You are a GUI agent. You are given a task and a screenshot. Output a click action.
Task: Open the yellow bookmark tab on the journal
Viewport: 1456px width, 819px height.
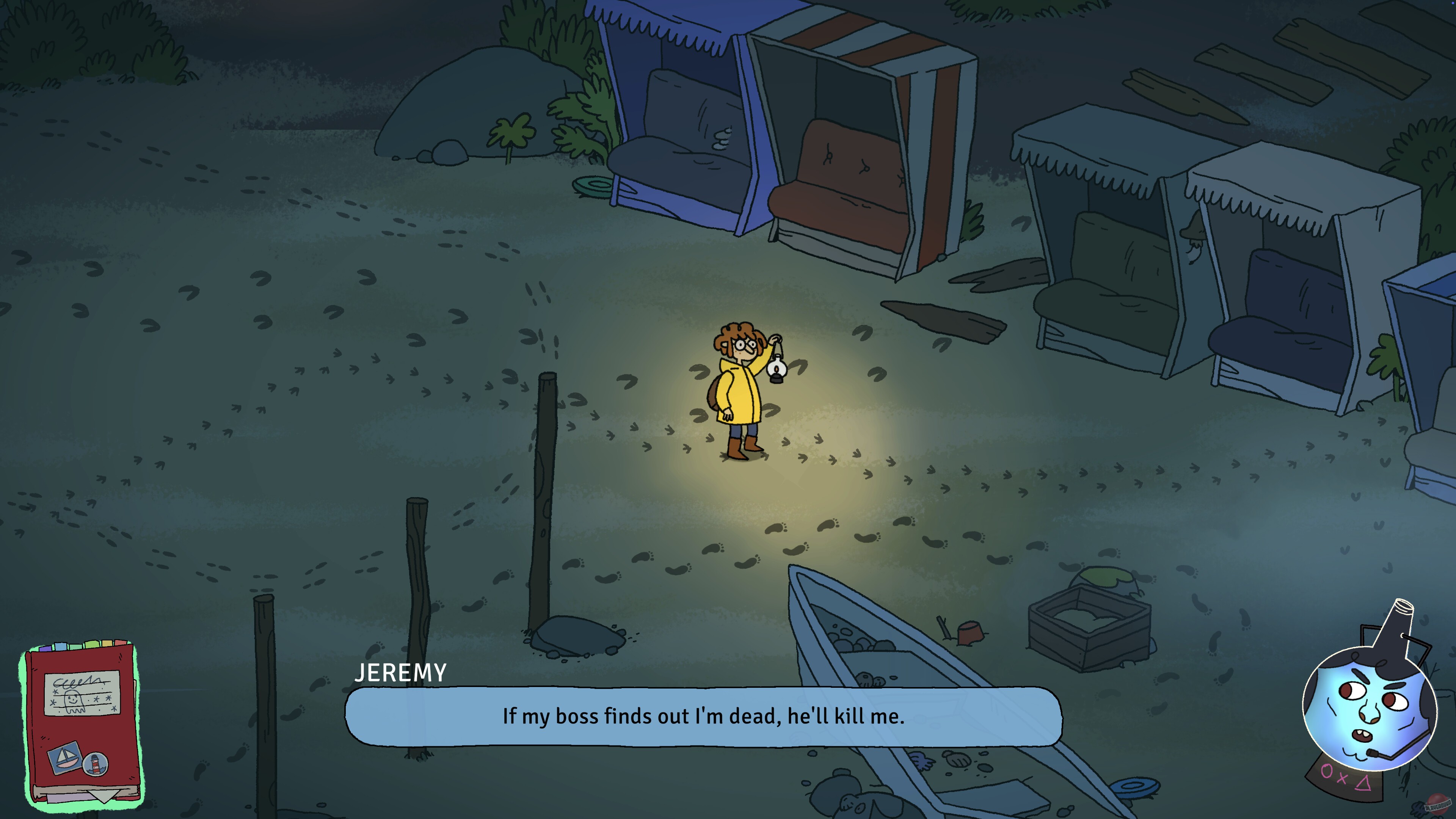point(108,643)
